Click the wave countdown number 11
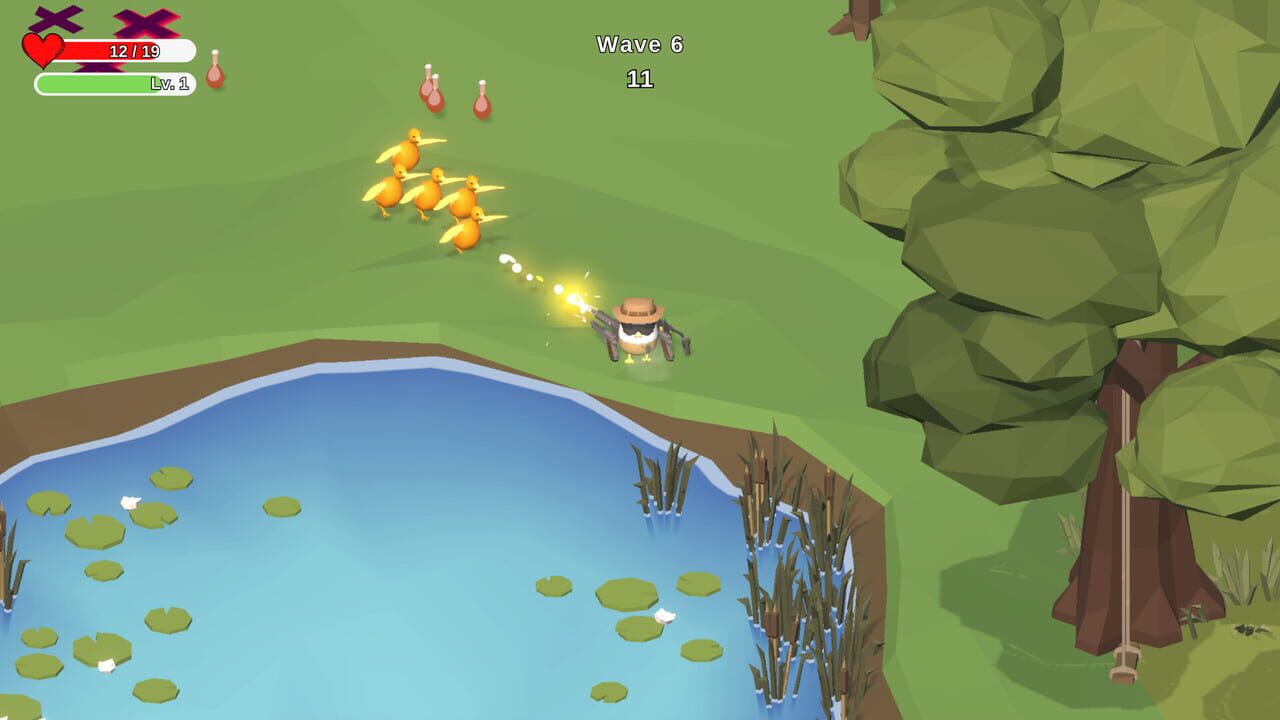 pyautogui.click(x=641, y=78)
